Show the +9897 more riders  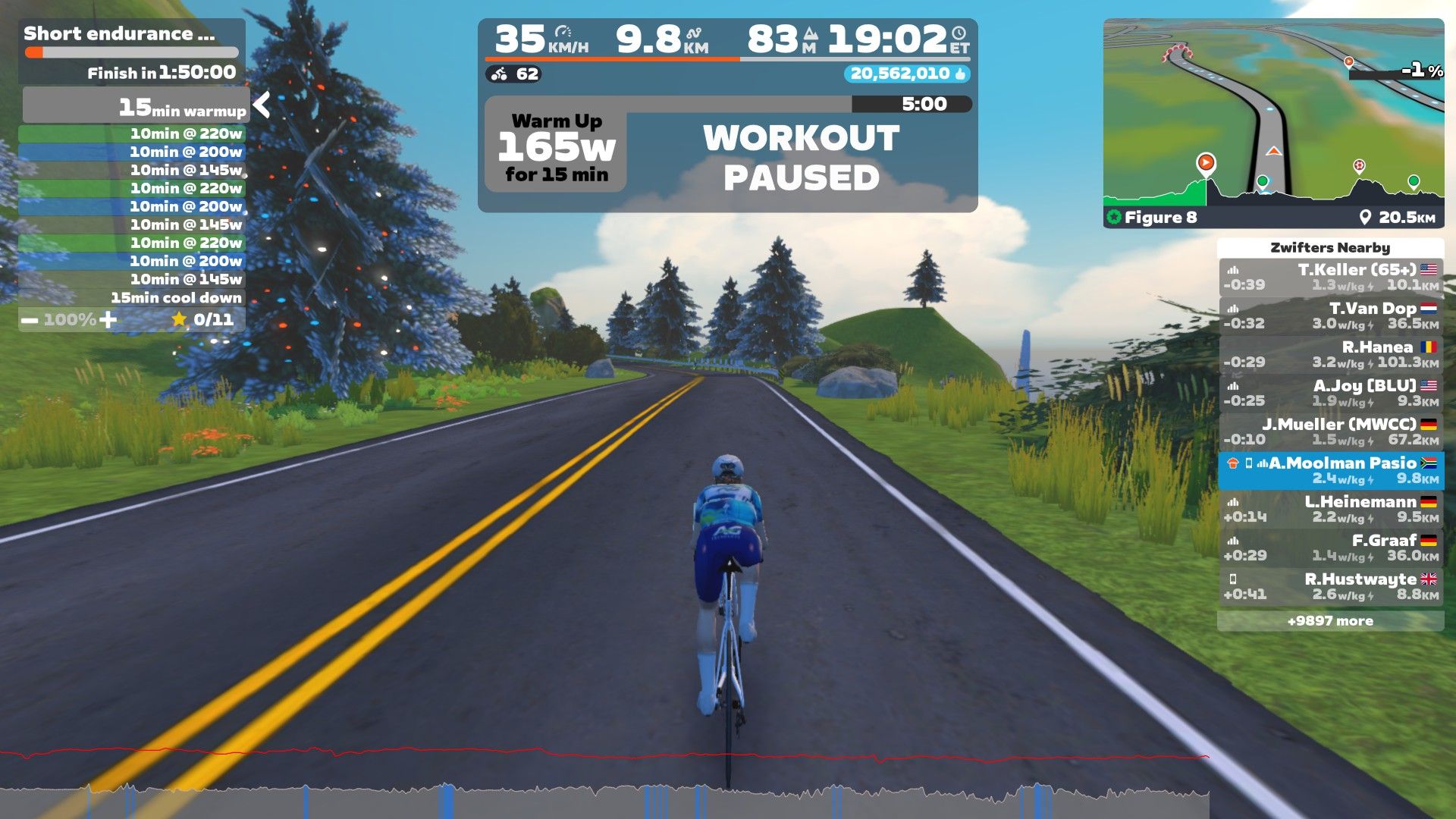1330,621
